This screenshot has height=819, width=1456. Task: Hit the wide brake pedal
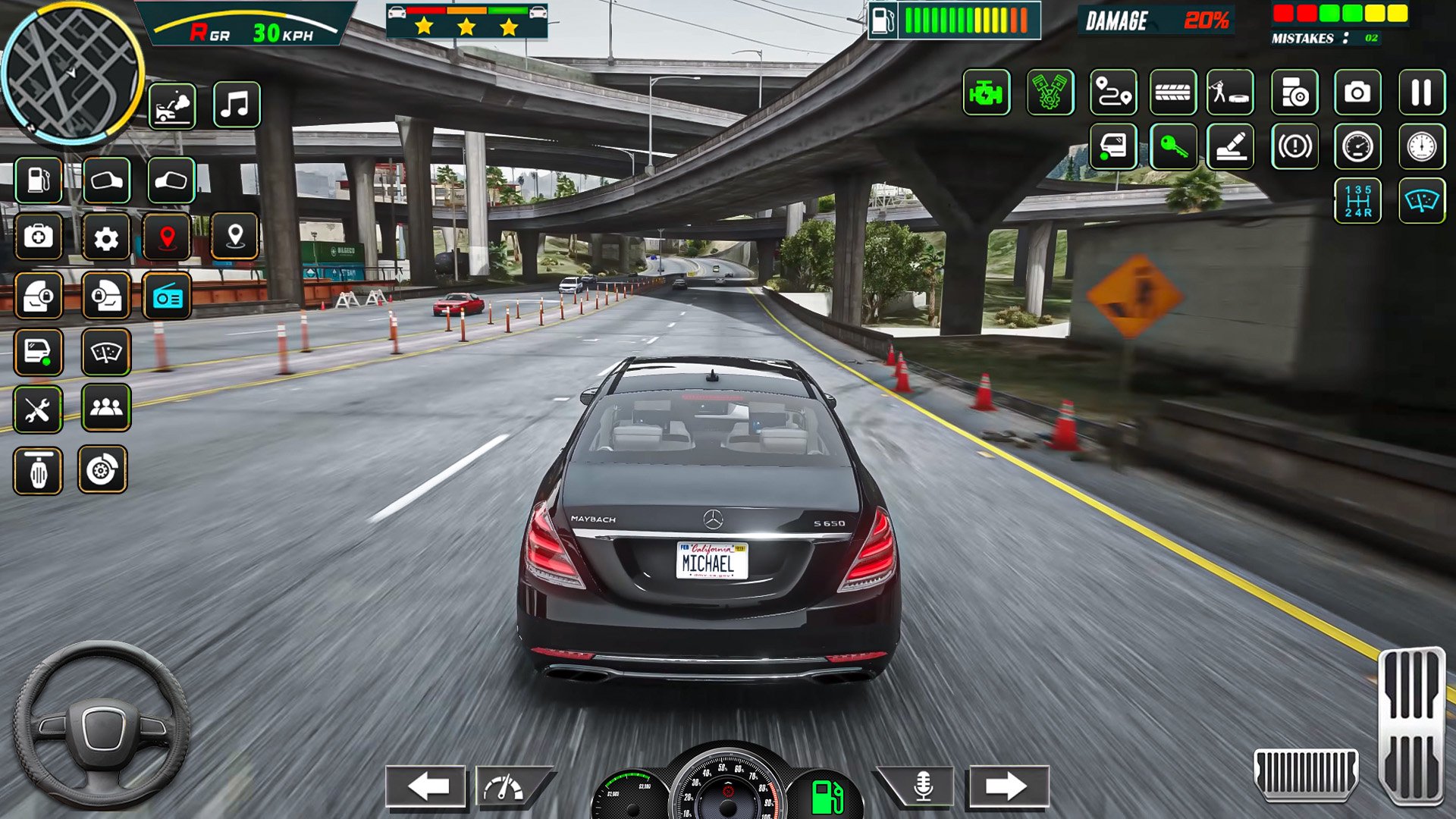click(1306, 773)
